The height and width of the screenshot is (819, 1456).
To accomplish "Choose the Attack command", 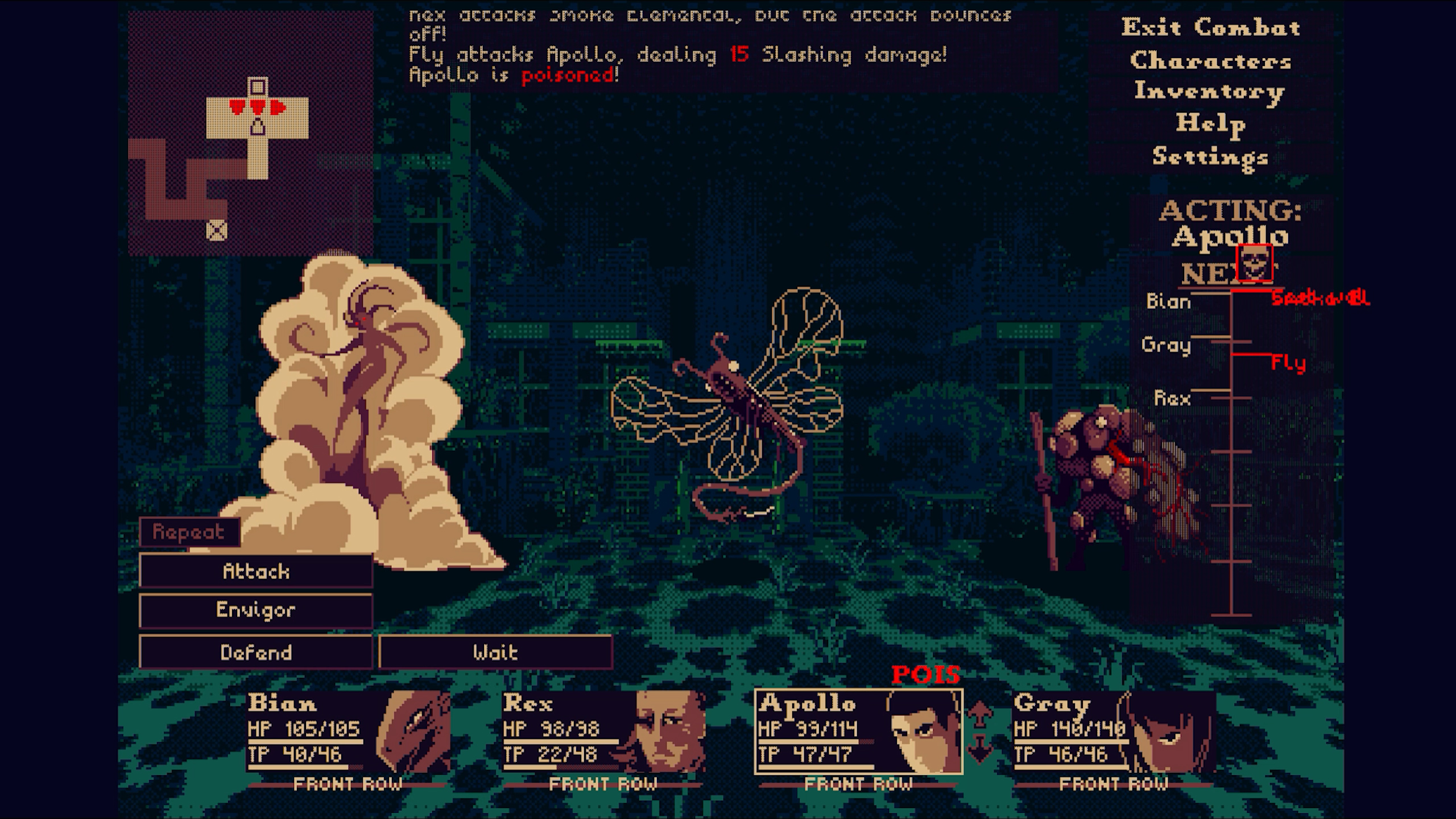I will (x=258, y=572).
